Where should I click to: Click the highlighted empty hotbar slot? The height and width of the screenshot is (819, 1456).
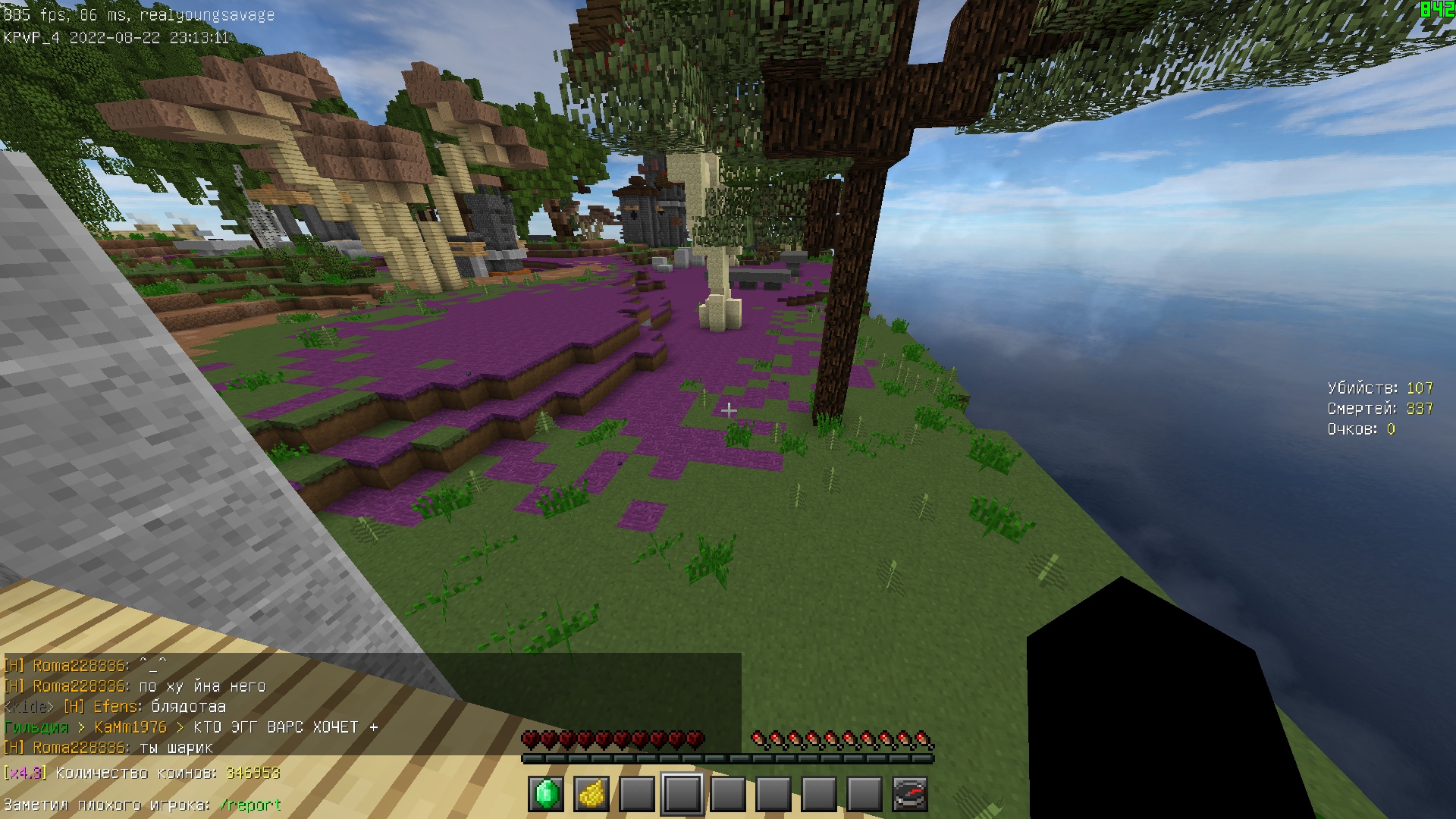682,794
